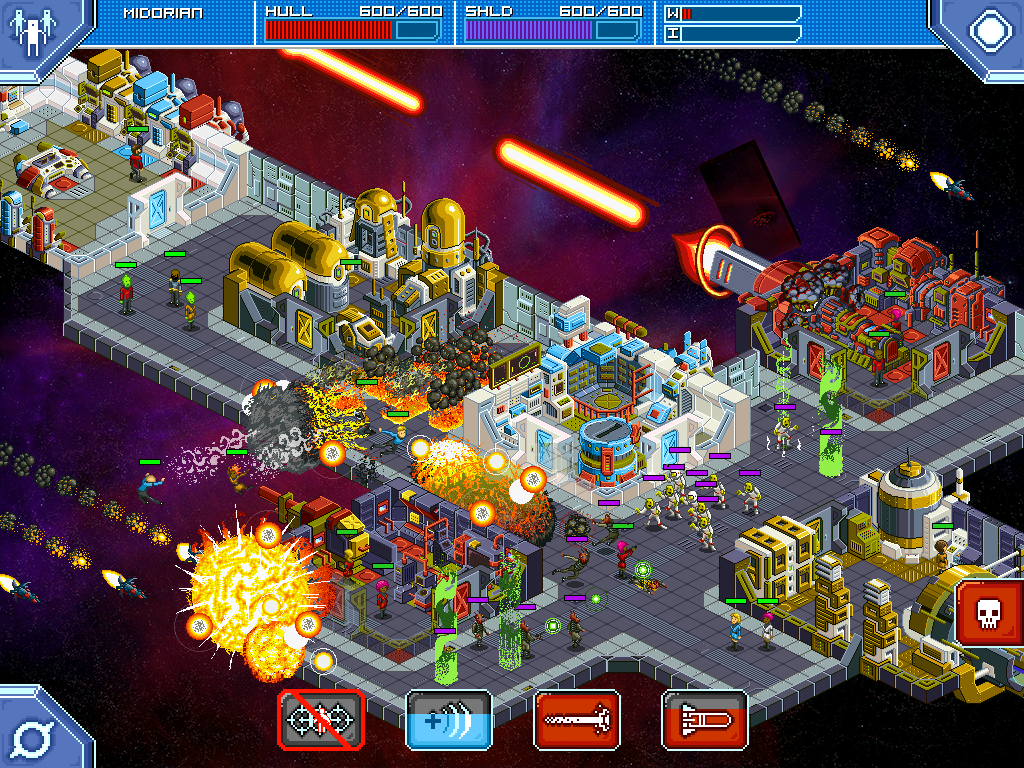Open the crew panel in the top corner

point(34,30)
